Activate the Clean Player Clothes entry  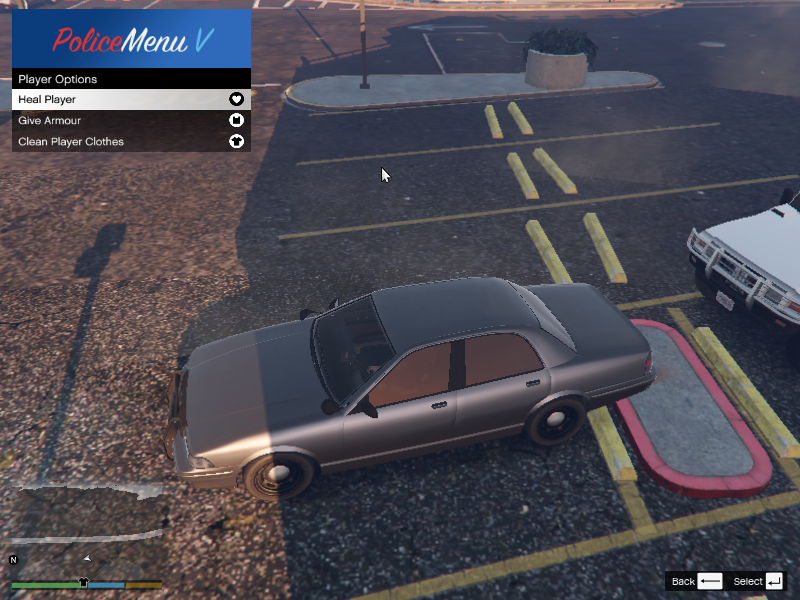click(130, 142)
